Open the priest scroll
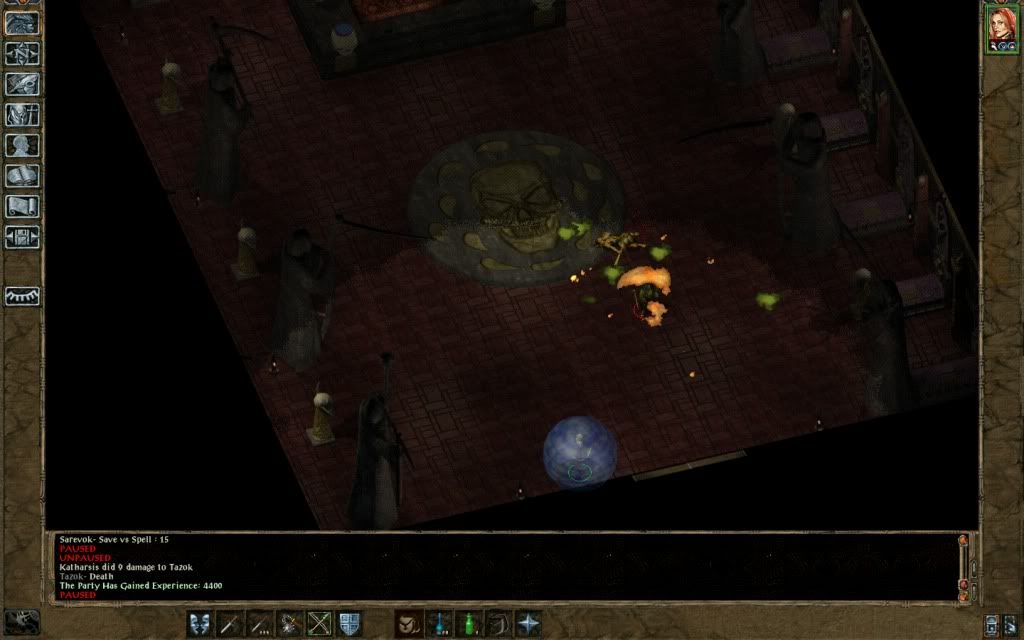Screen dimensions: 1024x640 22,207
